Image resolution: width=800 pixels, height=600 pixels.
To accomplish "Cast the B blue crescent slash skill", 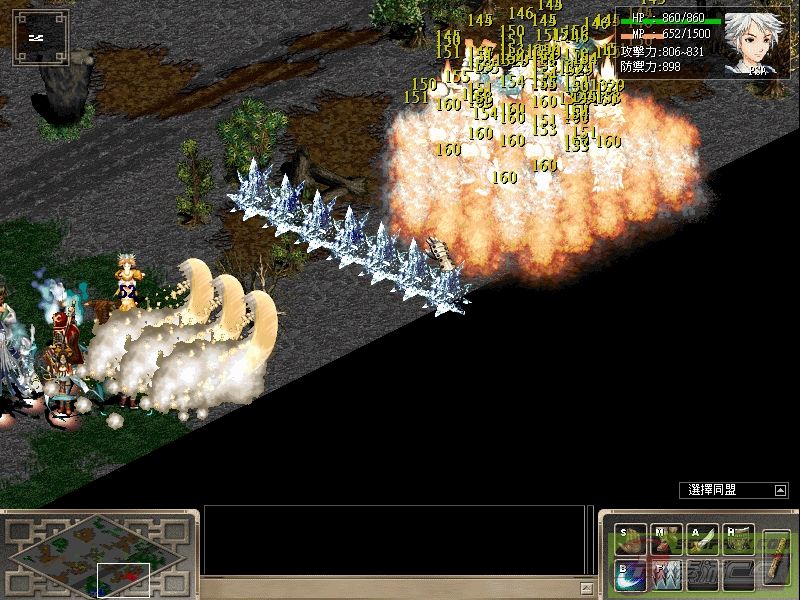I will click(x=630, y=575).
